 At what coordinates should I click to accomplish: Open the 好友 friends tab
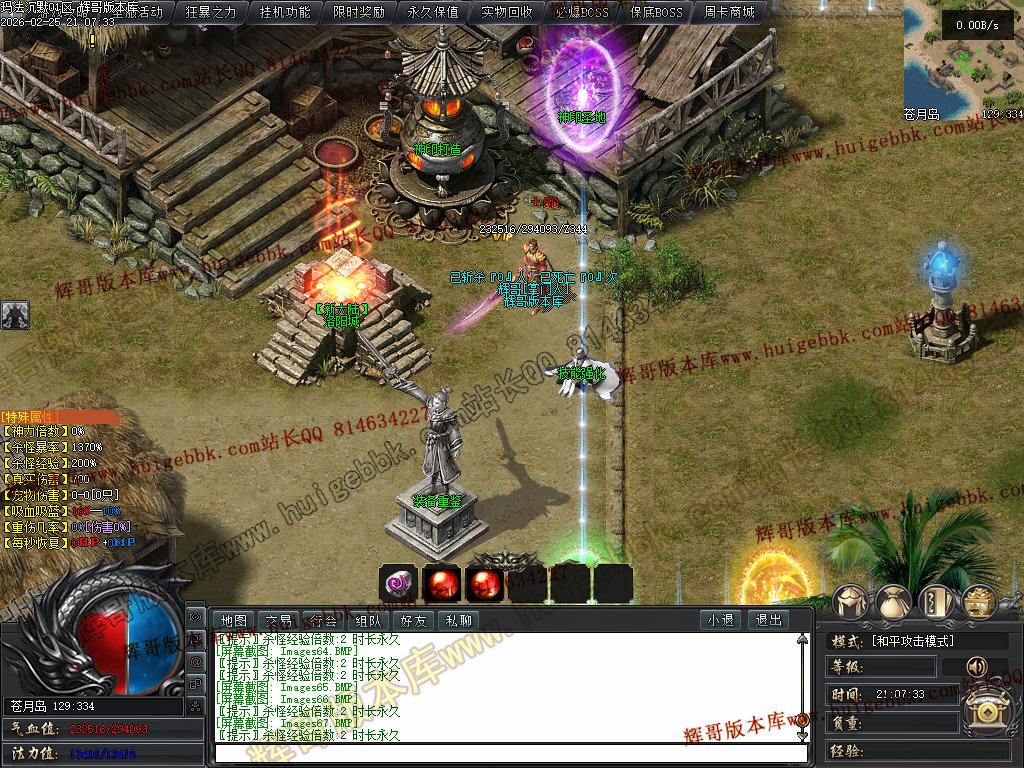coord(413,620)
